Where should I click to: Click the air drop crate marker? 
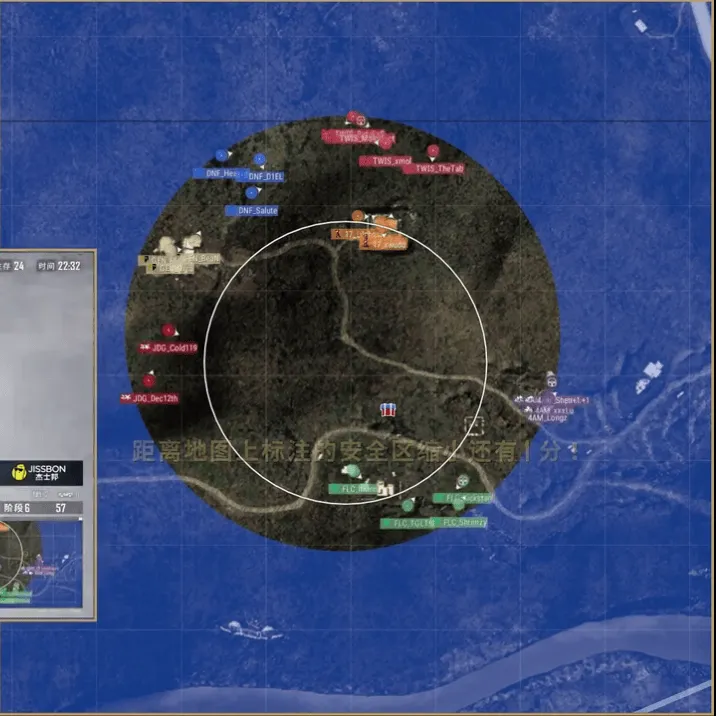point(388,410)
